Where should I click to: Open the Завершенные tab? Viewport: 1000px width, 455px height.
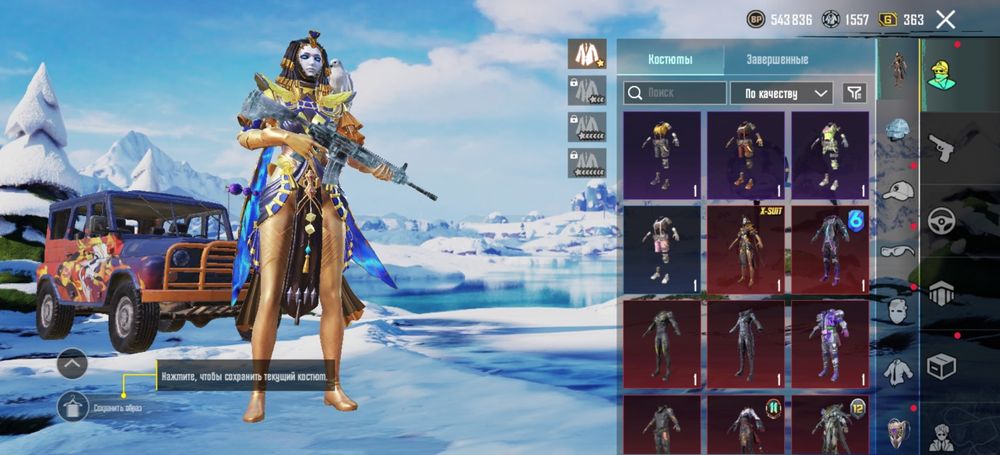777,59
